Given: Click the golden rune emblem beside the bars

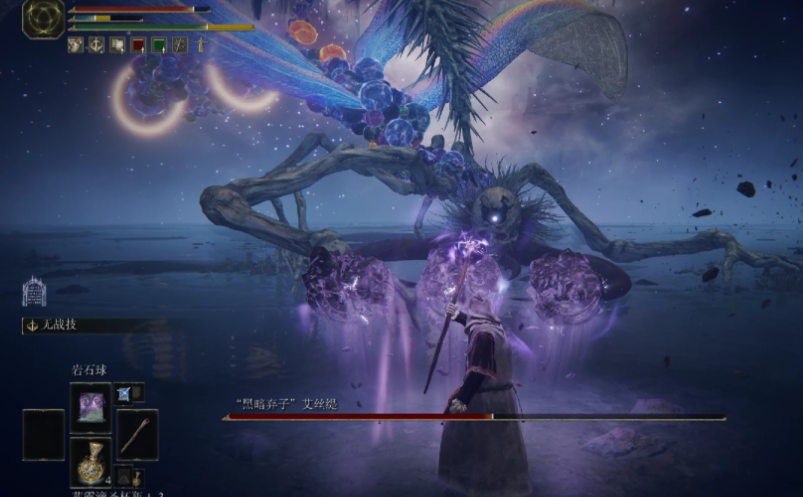Looking at the screenshot, I should [x=43, y=18].
